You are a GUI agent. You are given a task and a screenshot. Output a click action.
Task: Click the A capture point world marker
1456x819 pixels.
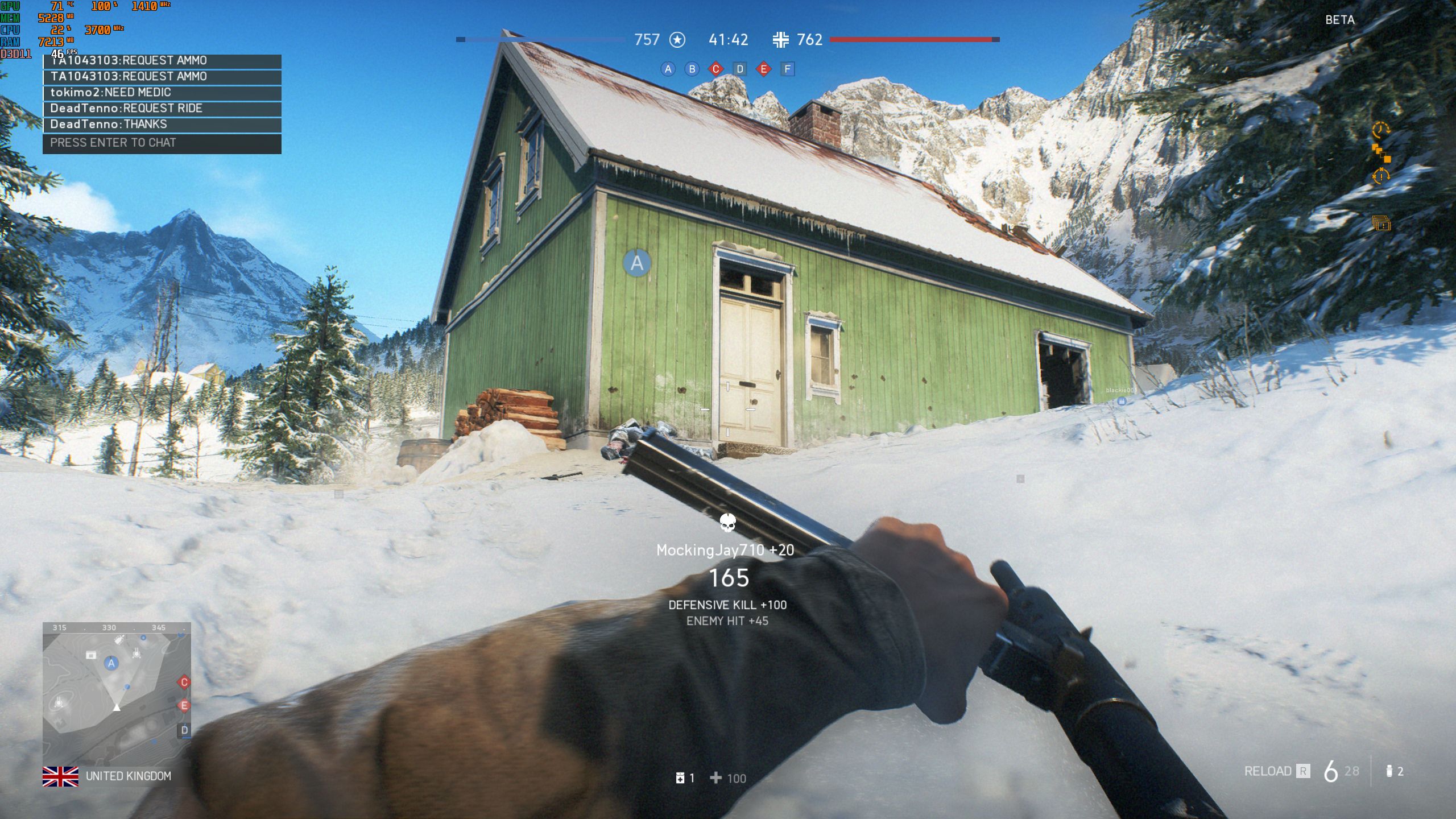click(x=637, y=263)
